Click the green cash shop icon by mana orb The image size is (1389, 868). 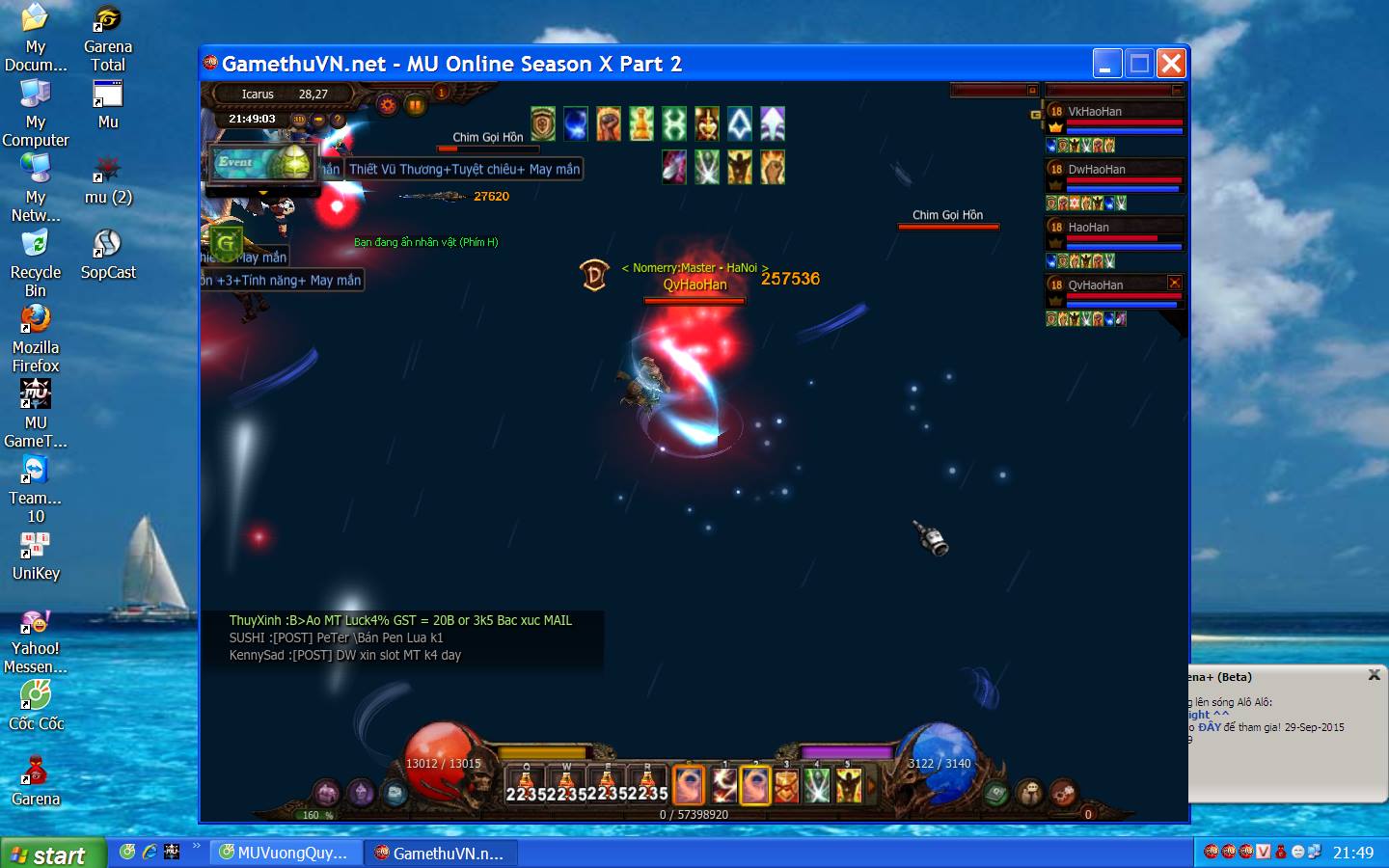pos(996,793)
